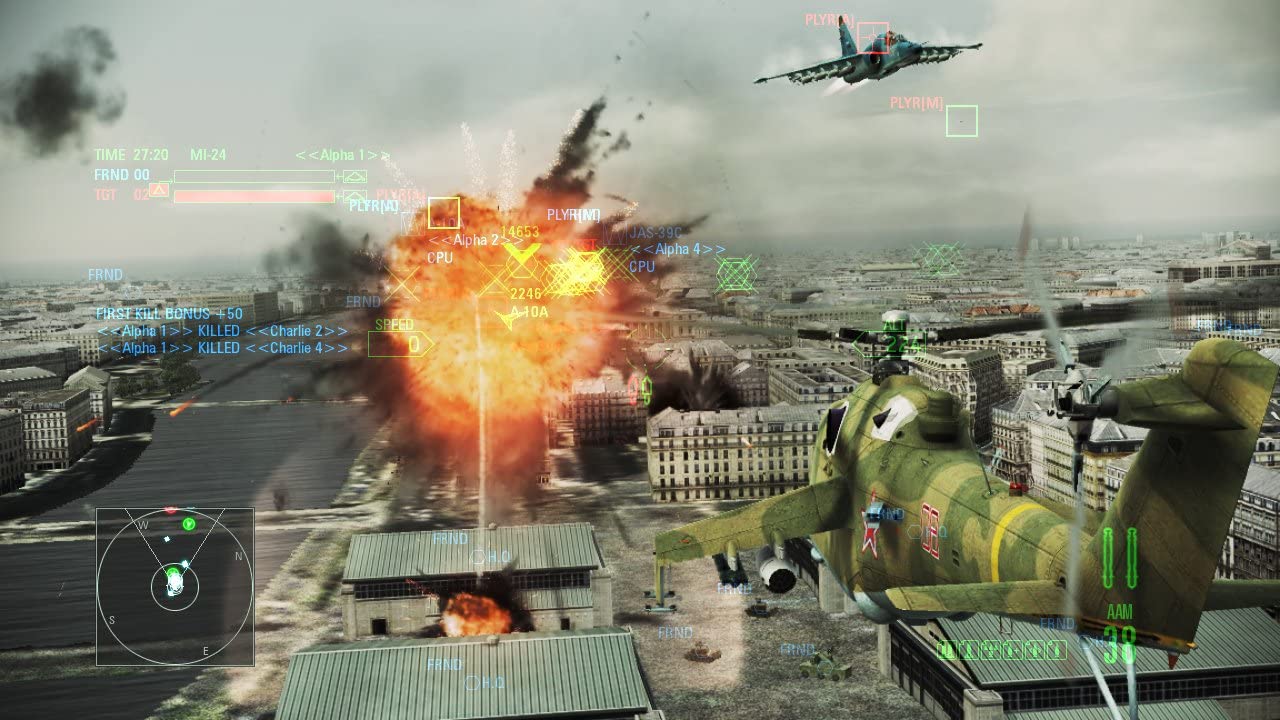Select the yellow lock box on the Su-25
1280x720 pixels.
point(873,38)
